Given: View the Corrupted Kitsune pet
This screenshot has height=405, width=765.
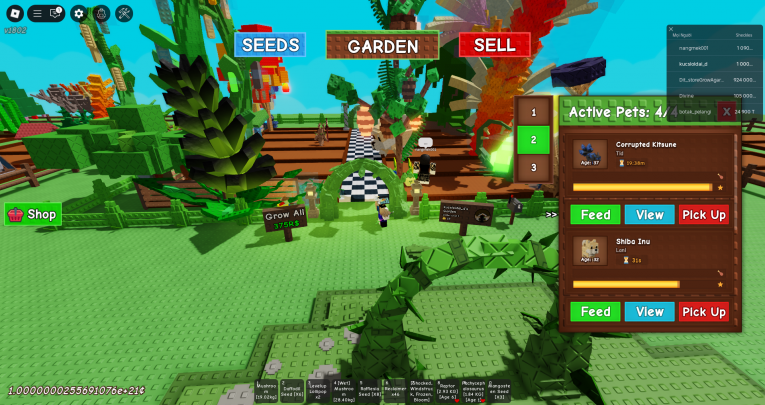Looking at the screenshot, I should [x=650, y=214].
